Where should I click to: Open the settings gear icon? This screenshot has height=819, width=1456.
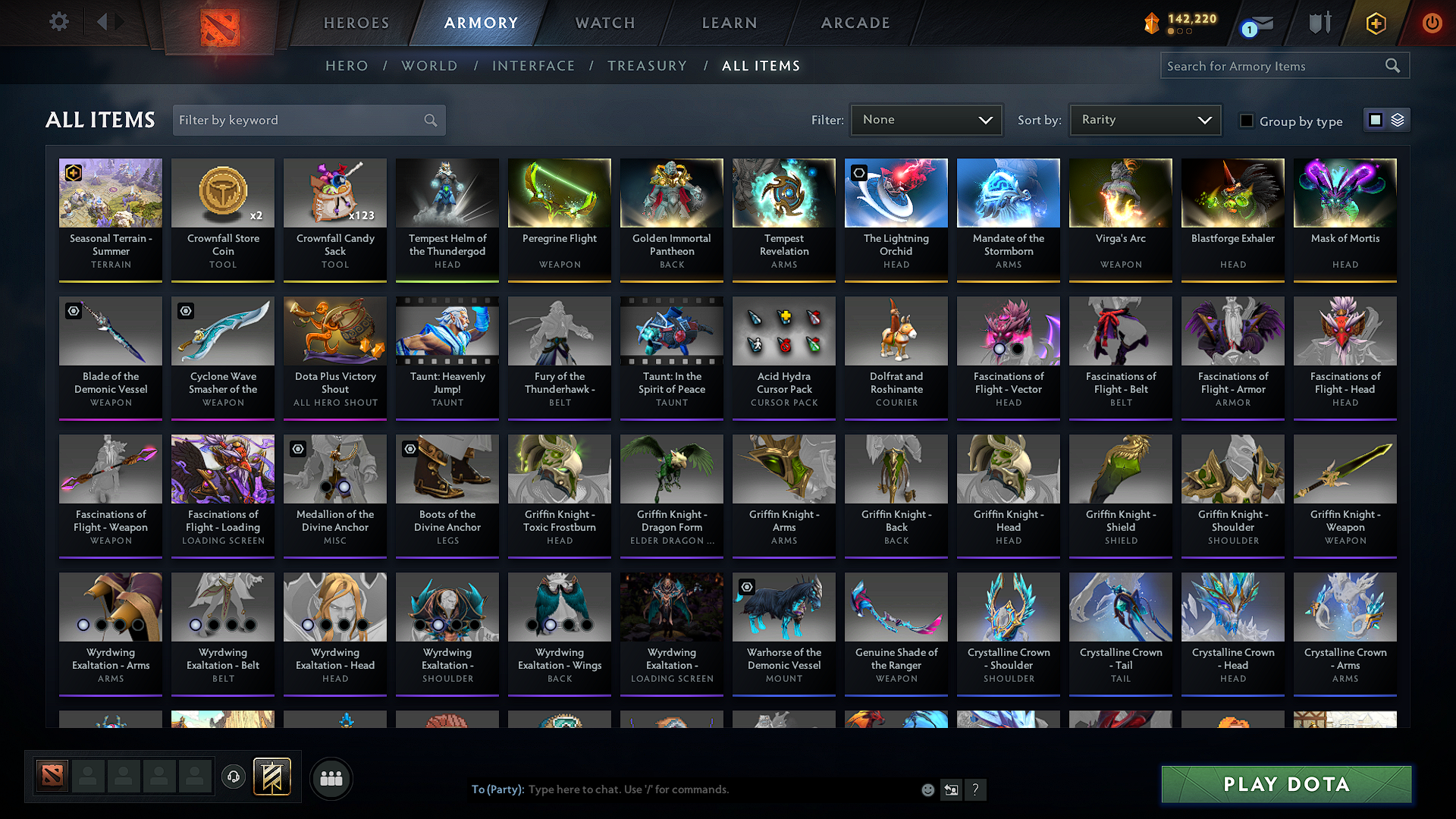pyautogui.click(x=58, y=22)
